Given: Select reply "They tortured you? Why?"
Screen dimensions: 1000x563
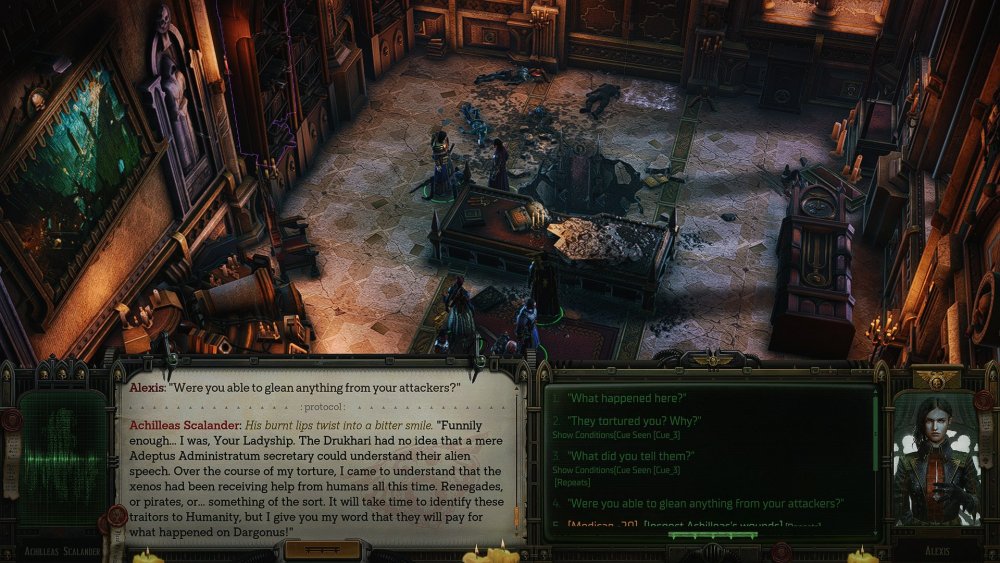Looking at the screenshot, I should click(x=634, y=422).
